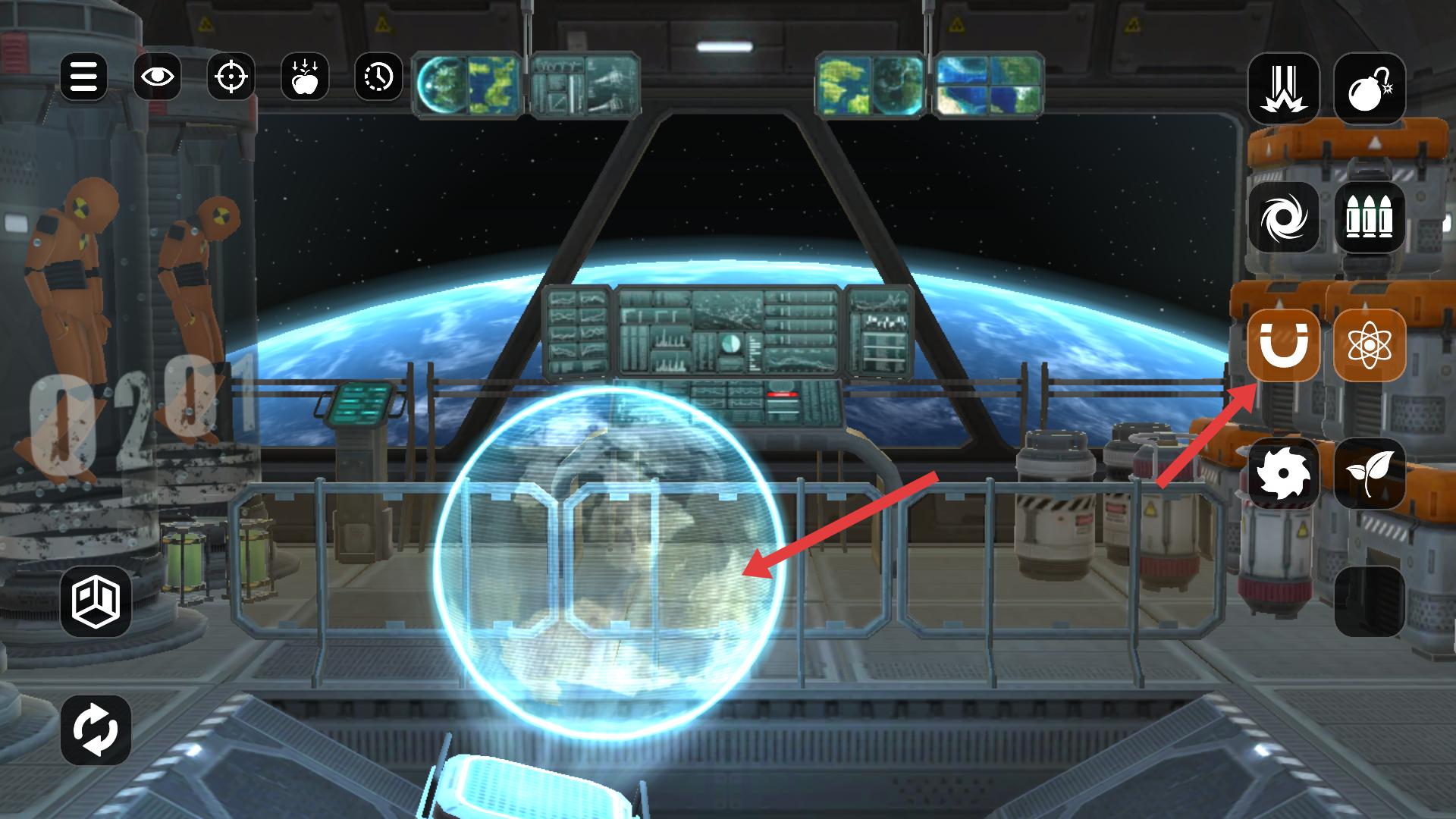Activate the falling apple gravity icon
Image resolution: width=1456 pixels, height=819 pixels.
(x=305, y=77)
